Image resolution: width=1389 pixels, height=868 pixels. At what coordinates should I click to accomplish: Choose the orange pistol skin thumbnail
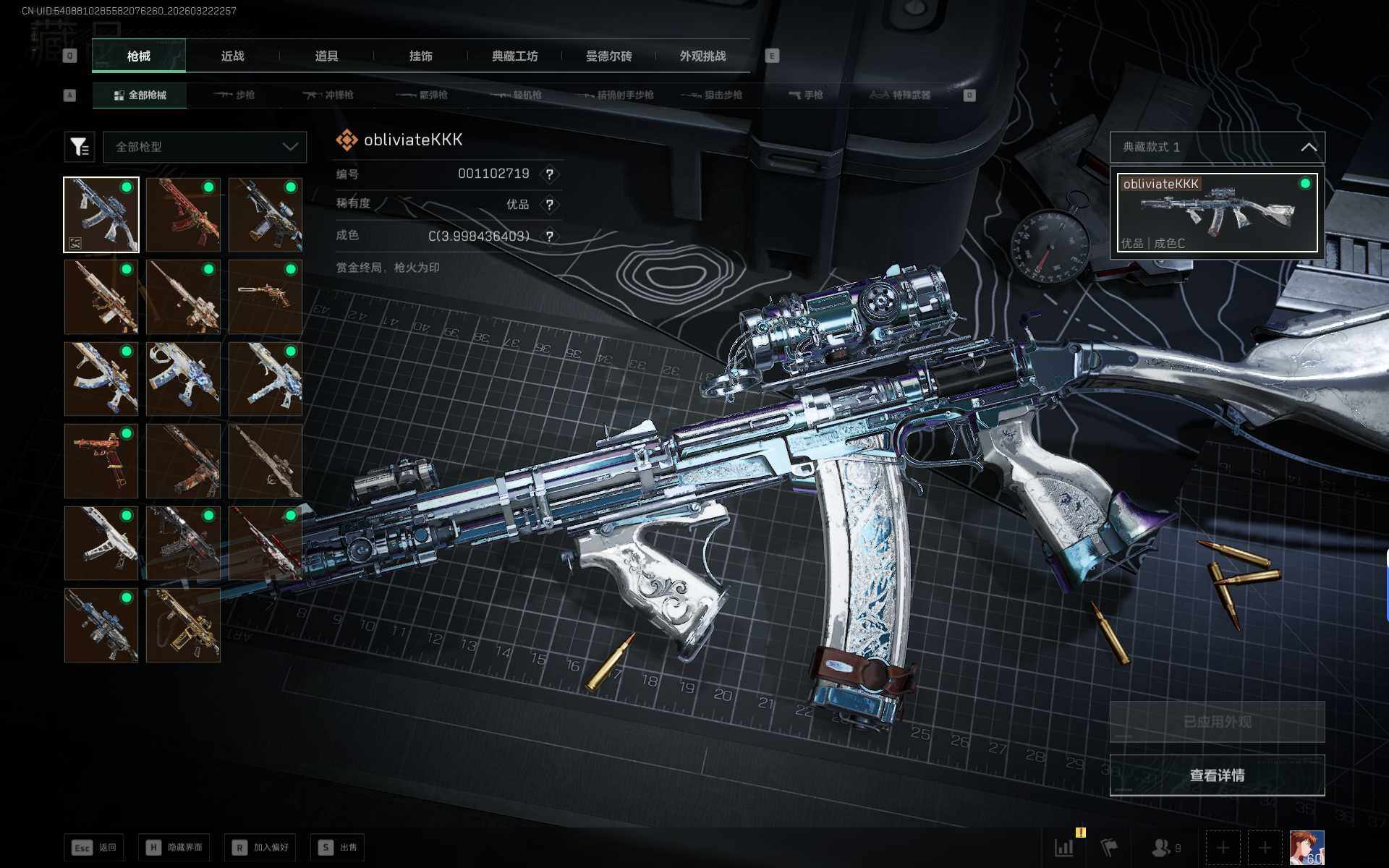101,461
